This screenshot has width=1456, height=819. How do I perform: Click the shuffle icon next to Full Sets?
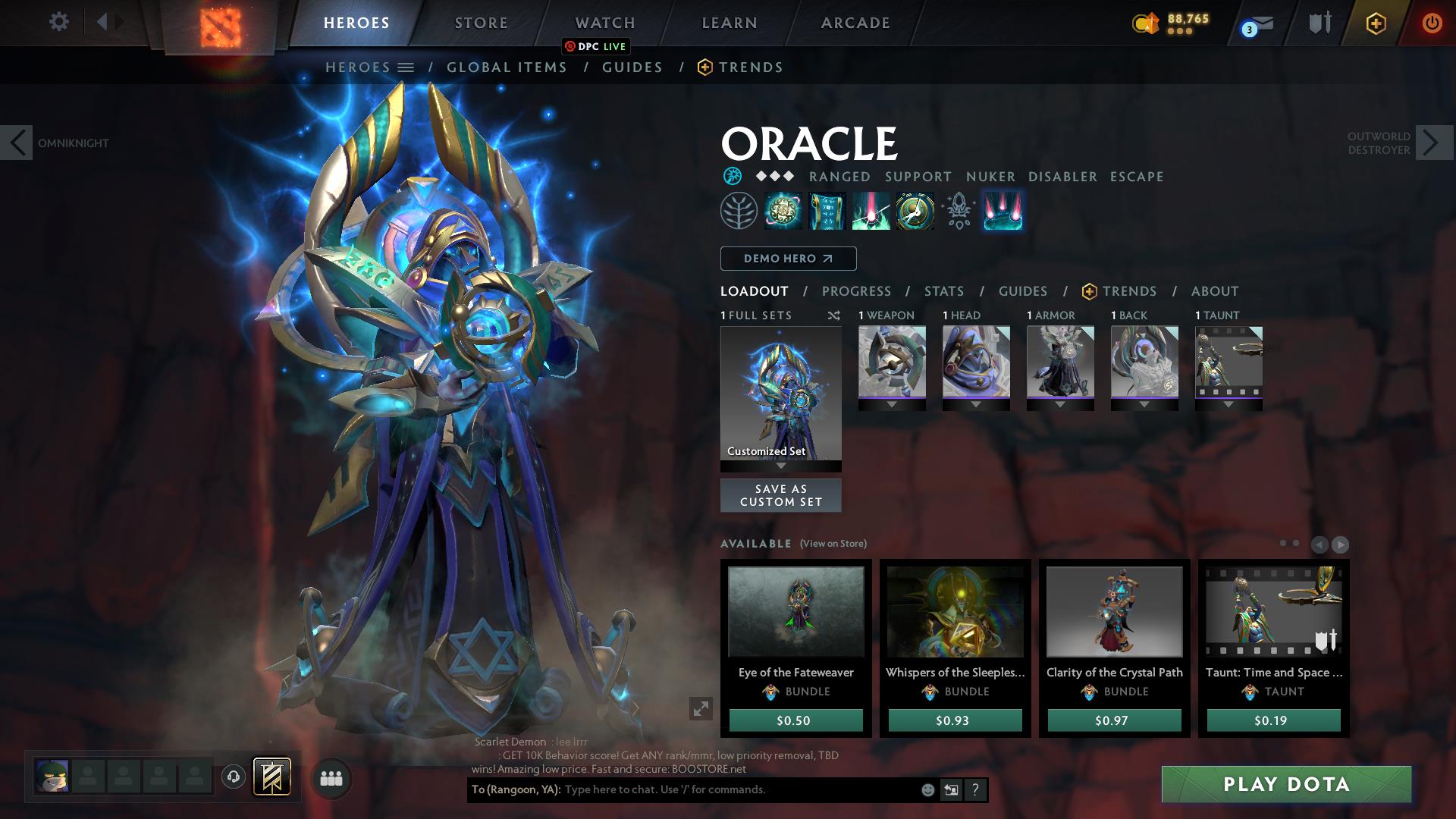click(x=834, y=316)
